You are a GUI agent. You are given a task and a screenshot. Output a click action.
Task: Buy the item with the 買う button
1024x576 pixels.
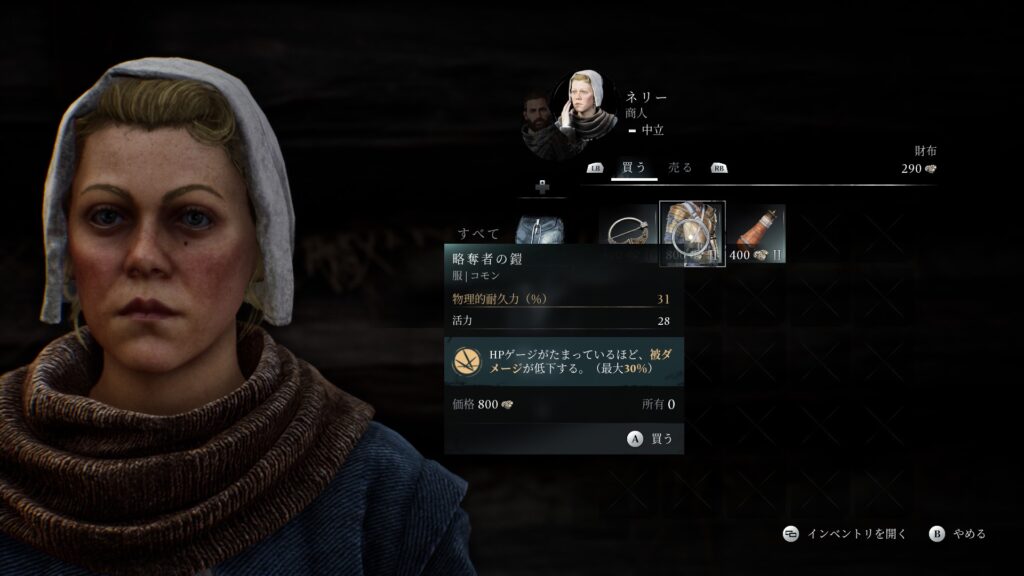point(651,438)
